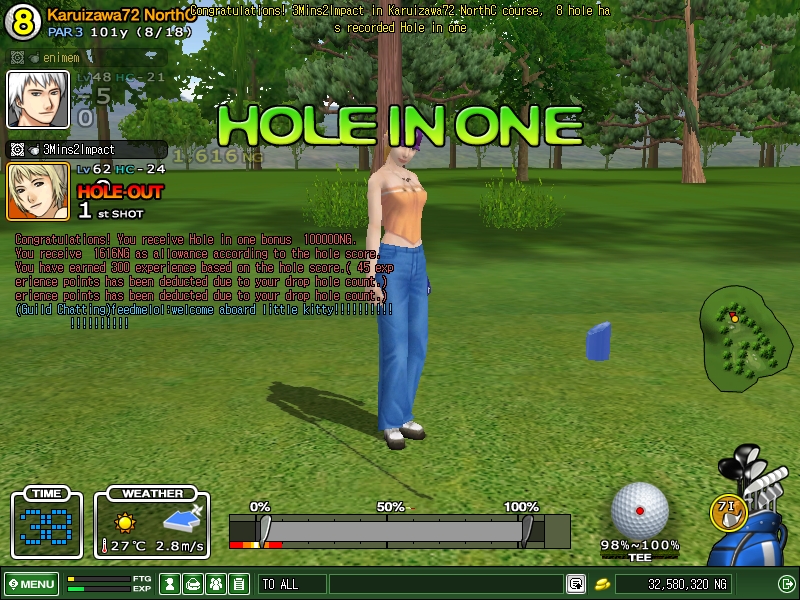Click the golf ball impact point selector
Screen dimensions: 800x600
tap(639, 510)
